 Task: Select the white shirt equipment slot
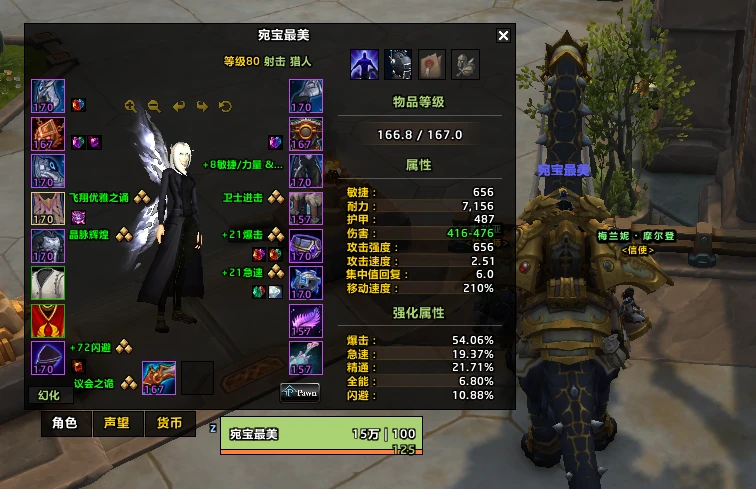48,284
